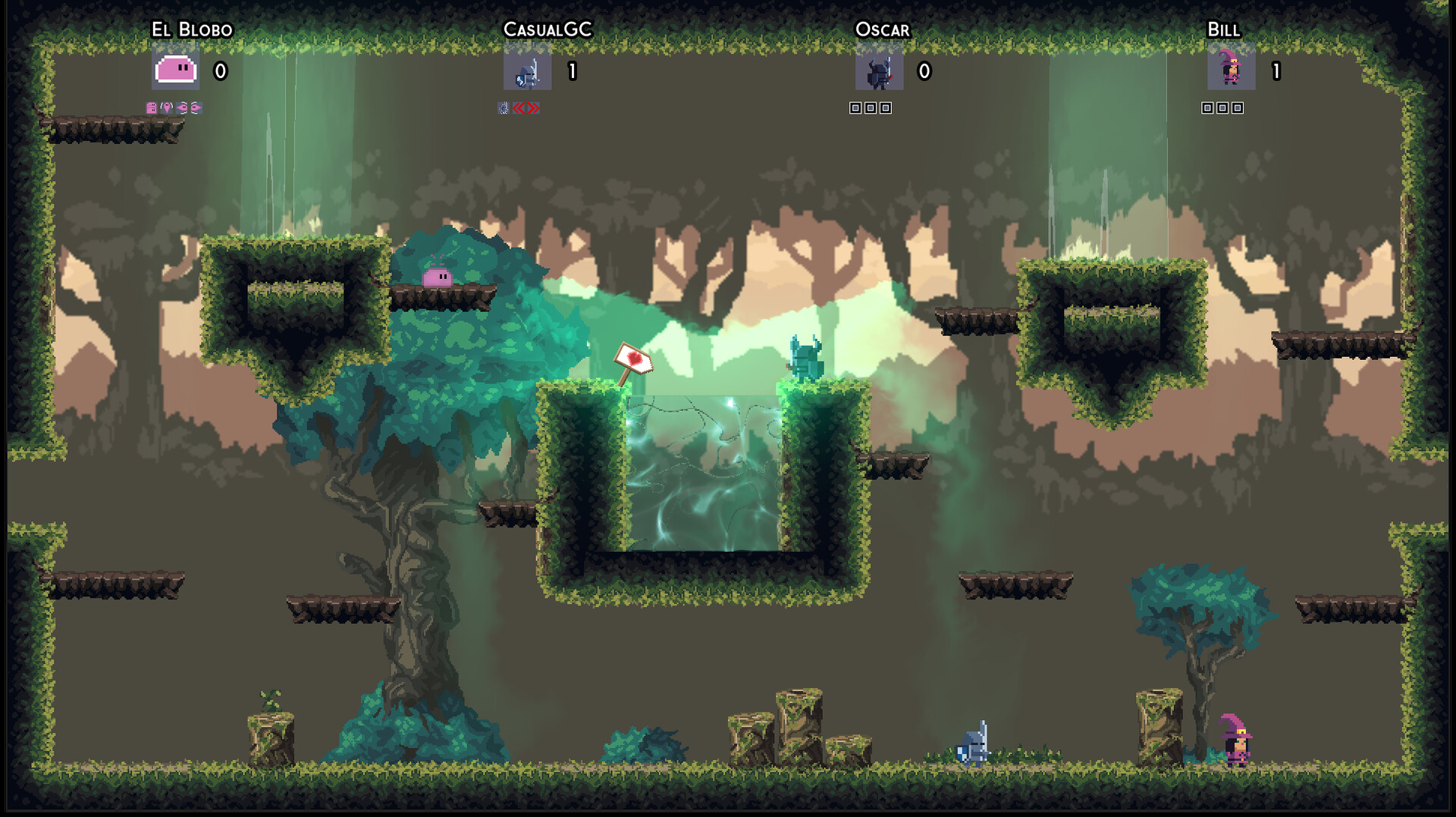Click the red right double-chevron under CasualGC
The width and height of the screenshot is (1456, 817).
(534, 108)
